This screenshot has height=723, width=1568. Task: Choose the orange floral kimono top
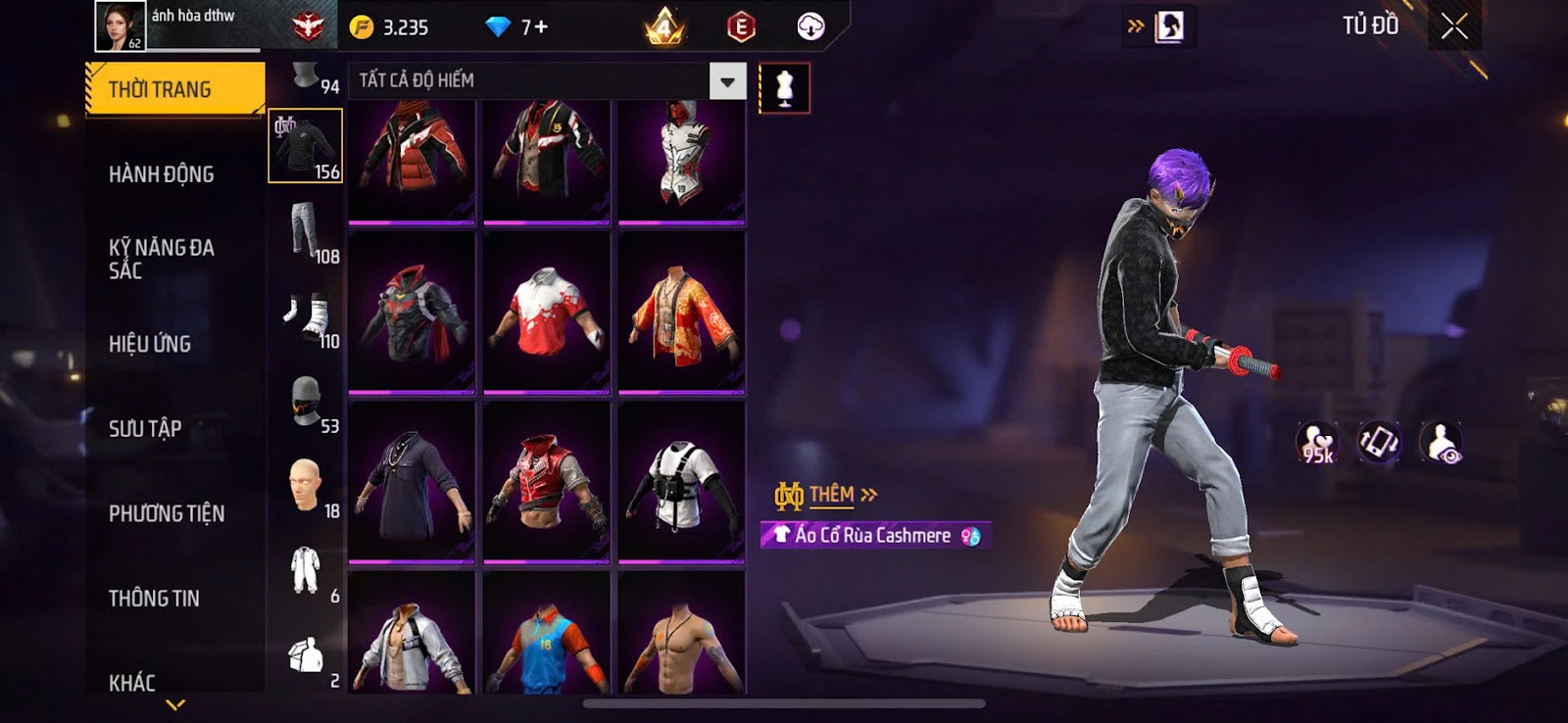click(x=681, y=312)
